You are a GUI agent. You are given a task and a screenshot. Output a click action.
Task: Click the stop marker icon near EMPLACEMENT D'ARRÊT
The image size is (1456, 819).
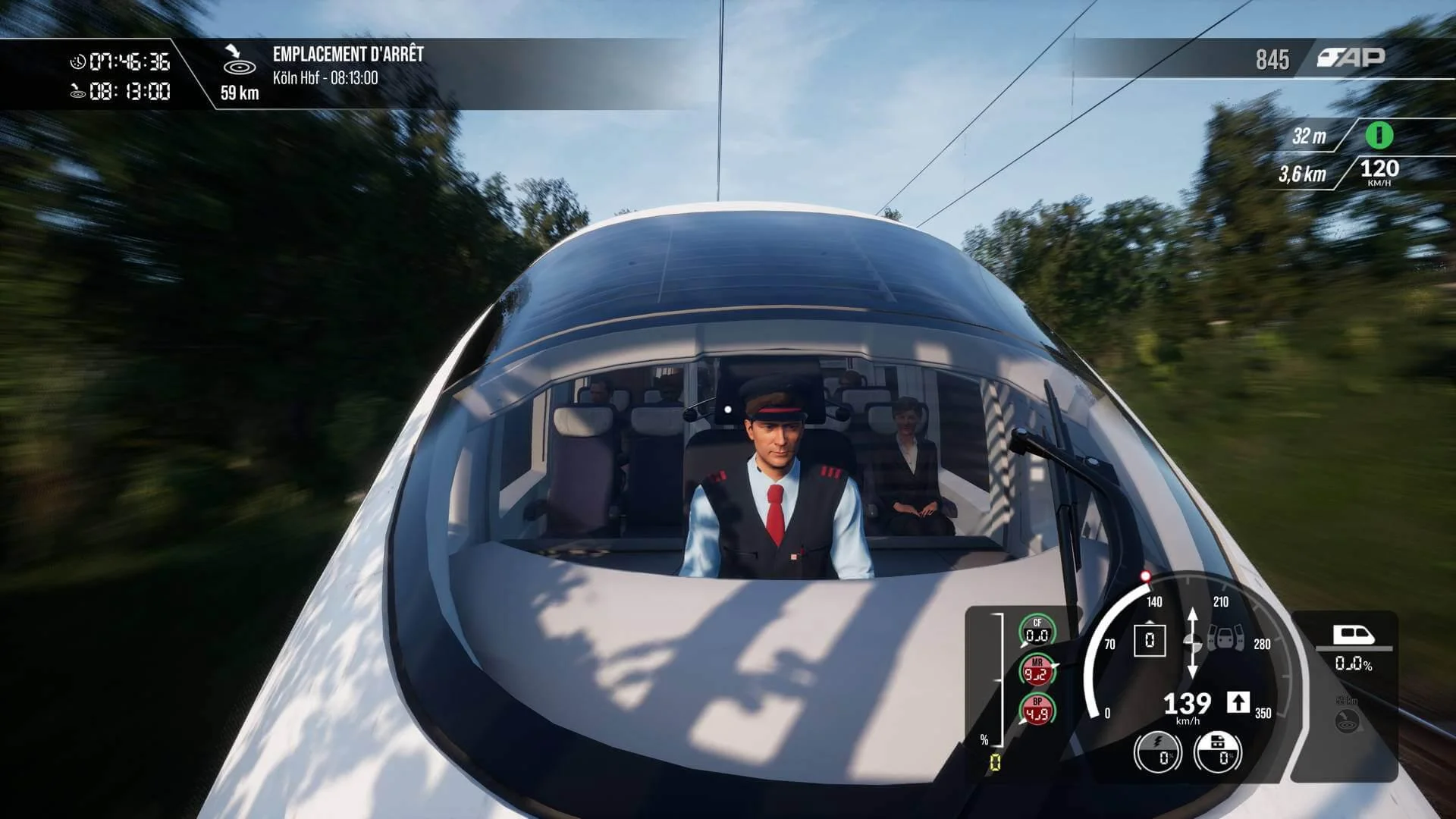pyautogui.click(x=238, y=67)
